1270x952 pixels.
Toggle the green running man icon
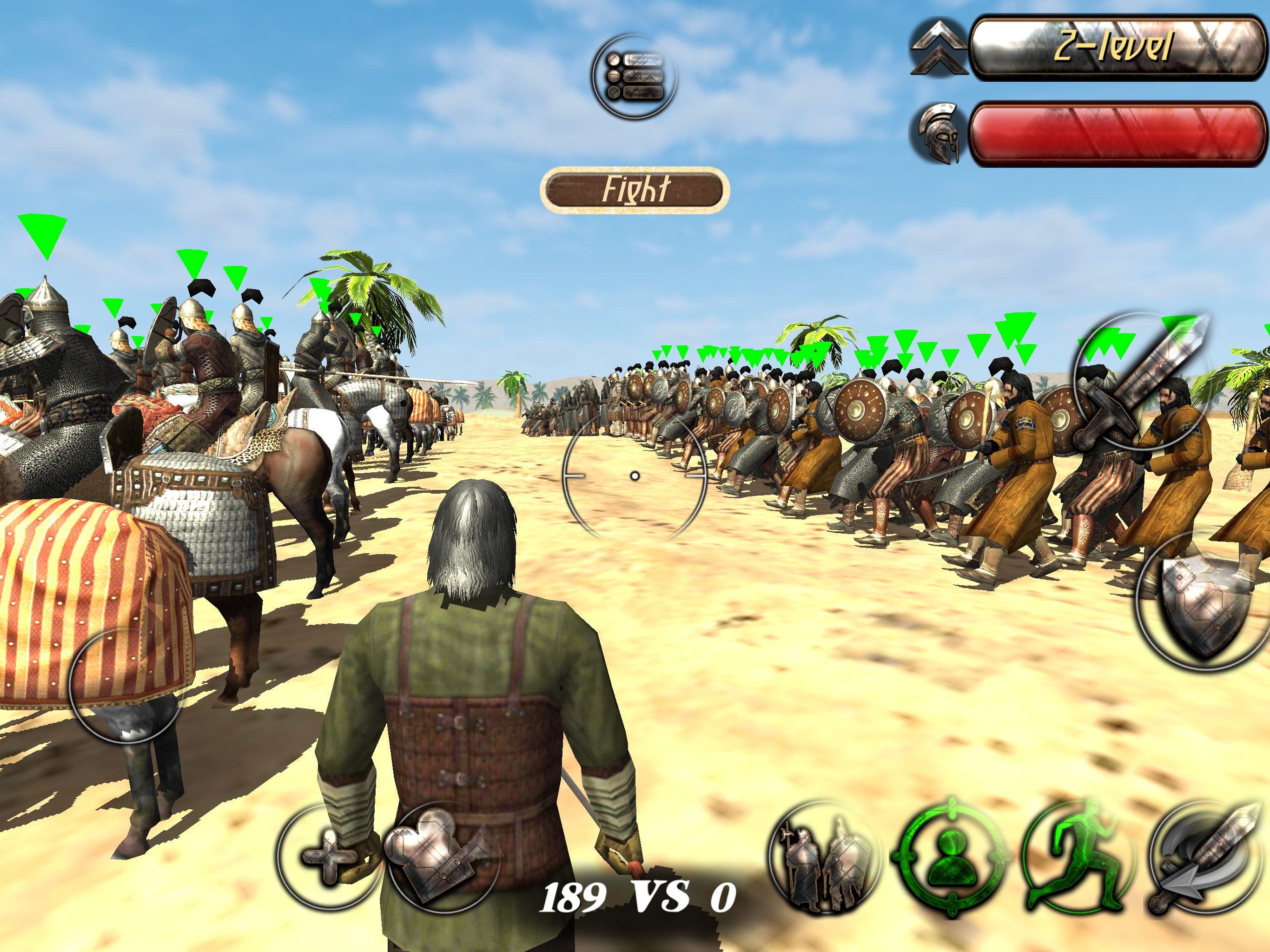(1075, 857)
